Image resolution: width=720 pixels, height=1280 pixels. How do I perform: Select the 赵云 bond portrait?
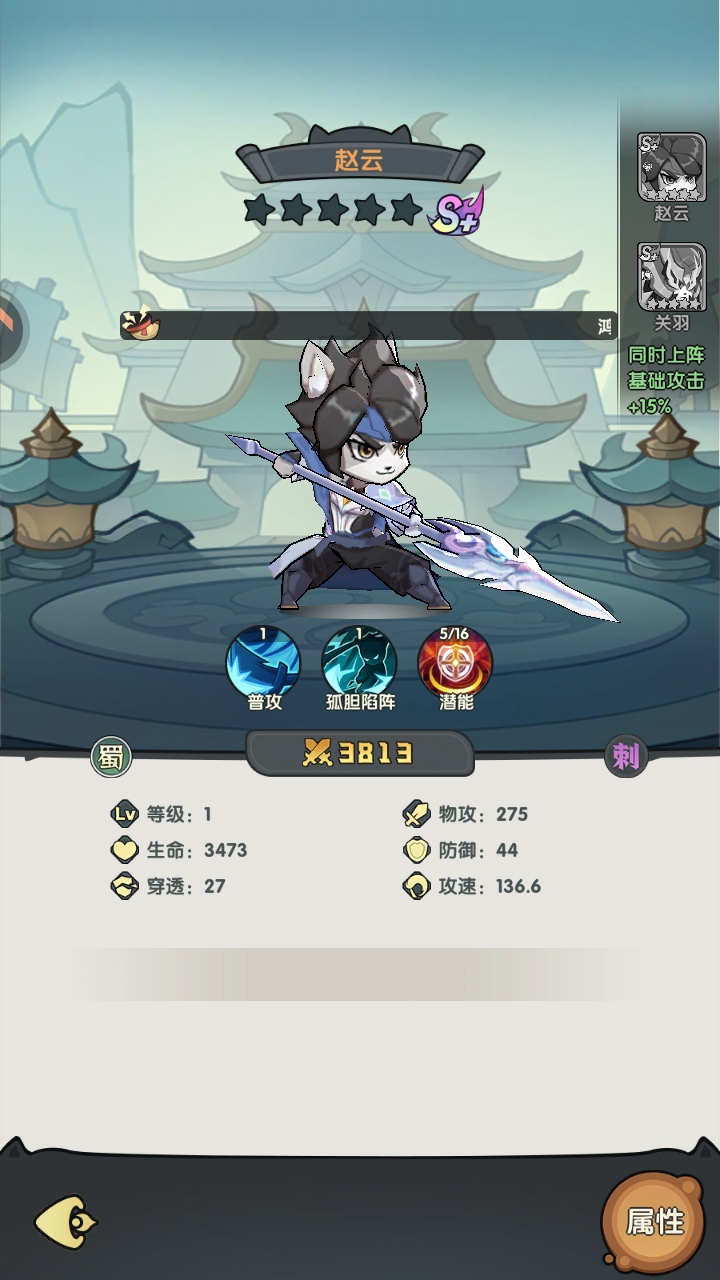coord(671,167)
